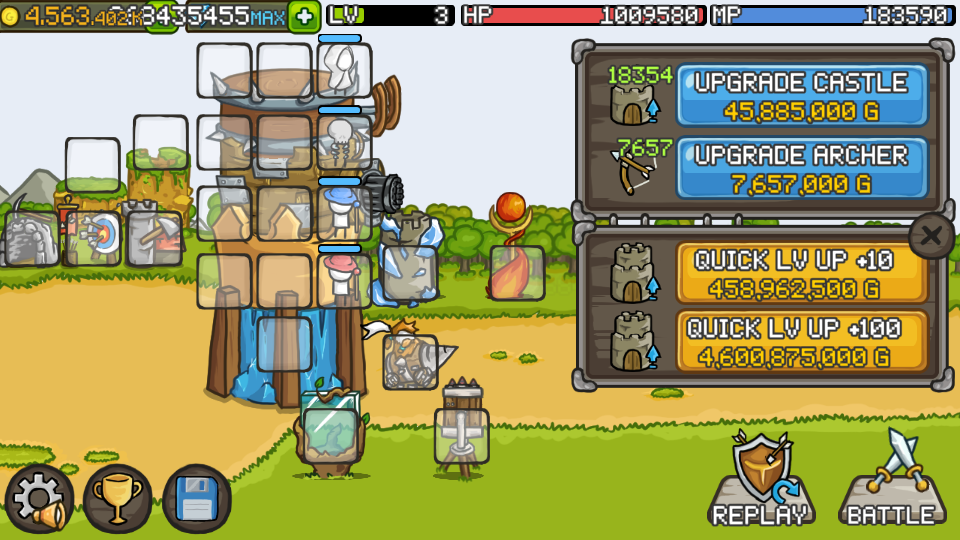
Task: Open the trophy achievements menu
Action: (118, 499)
